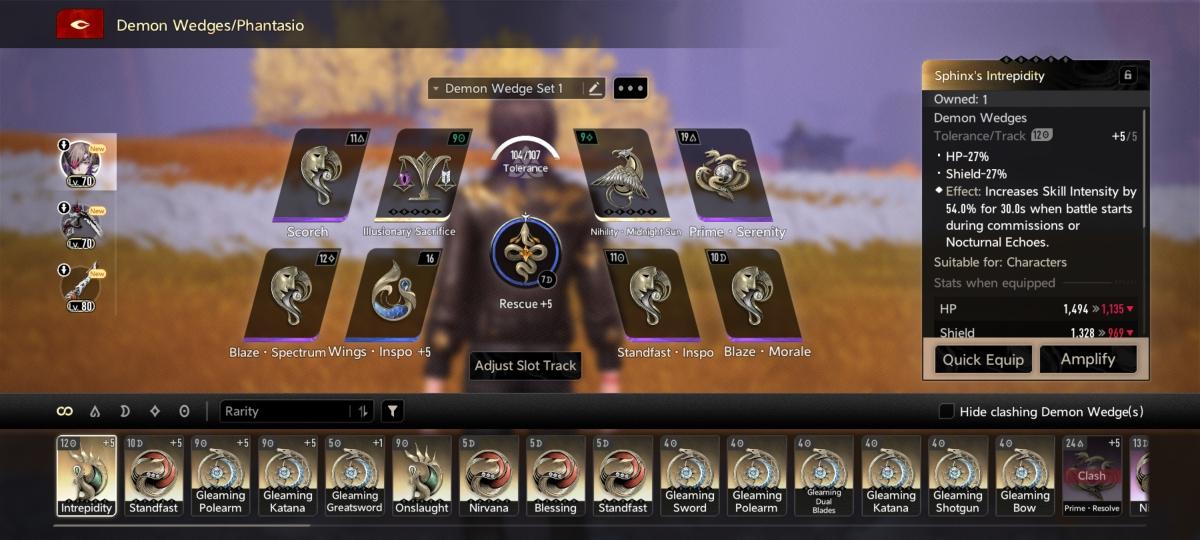Rename the set with the pencil icon
The width and height of the screenshot is (1200, 540).
coord(595,89)
